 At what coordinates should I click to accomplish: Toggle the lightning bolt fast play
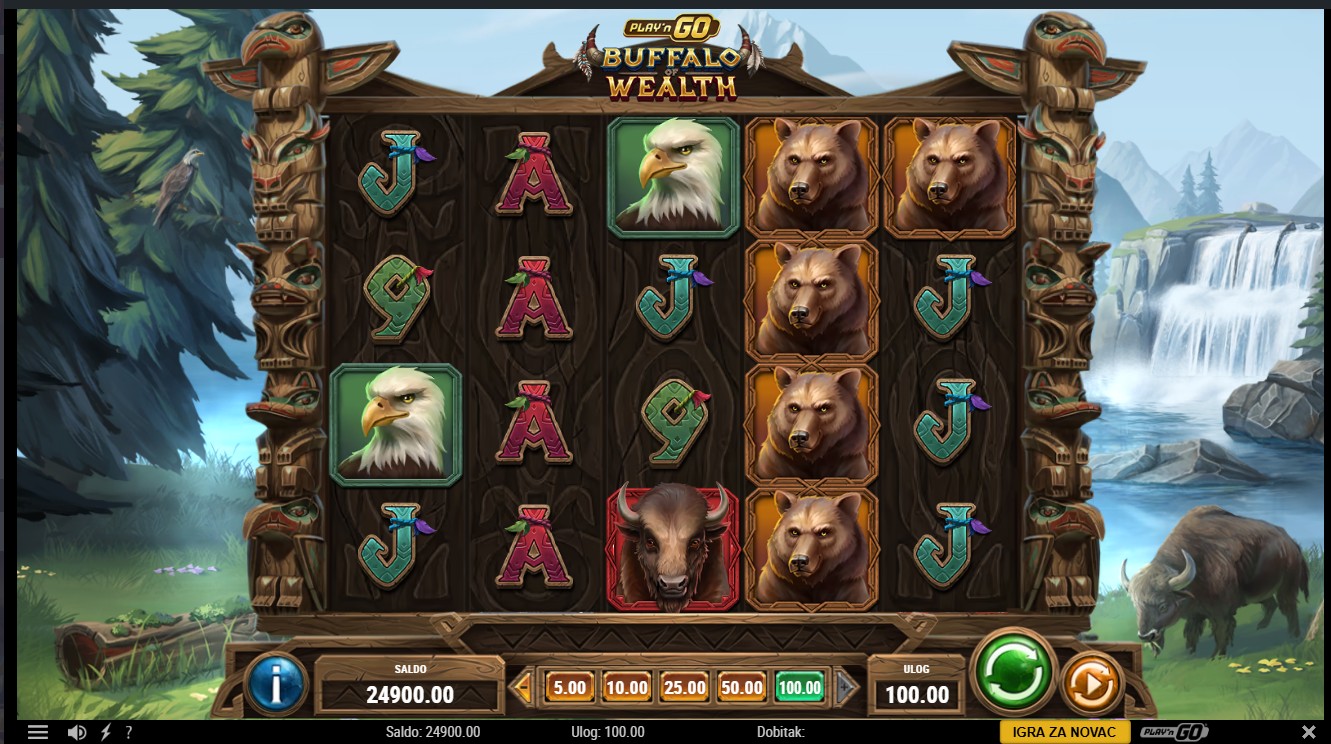(x=105, y=732)
